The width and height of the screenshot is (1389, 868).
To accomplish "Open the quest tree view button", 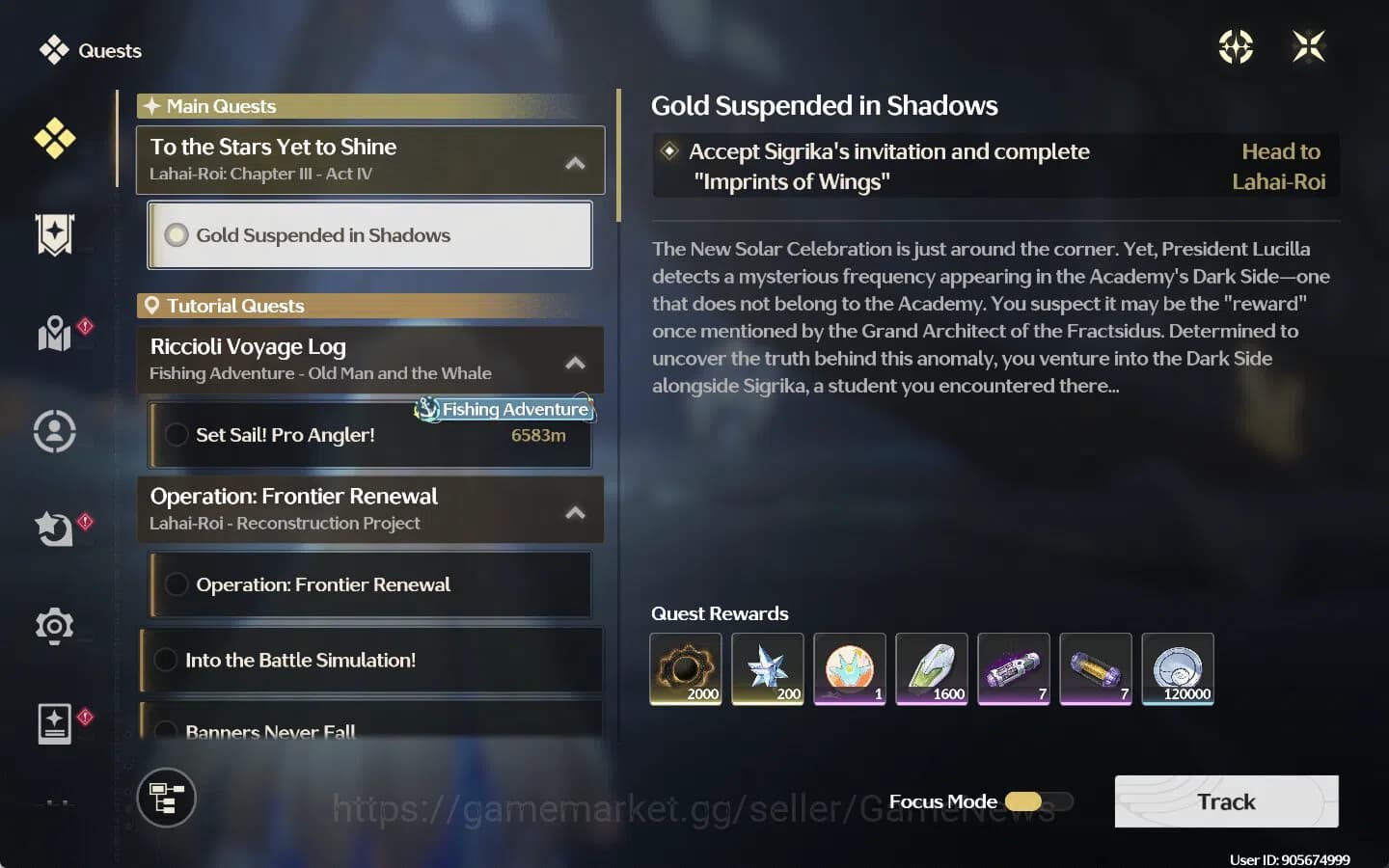I will click(x=167, y=799).
